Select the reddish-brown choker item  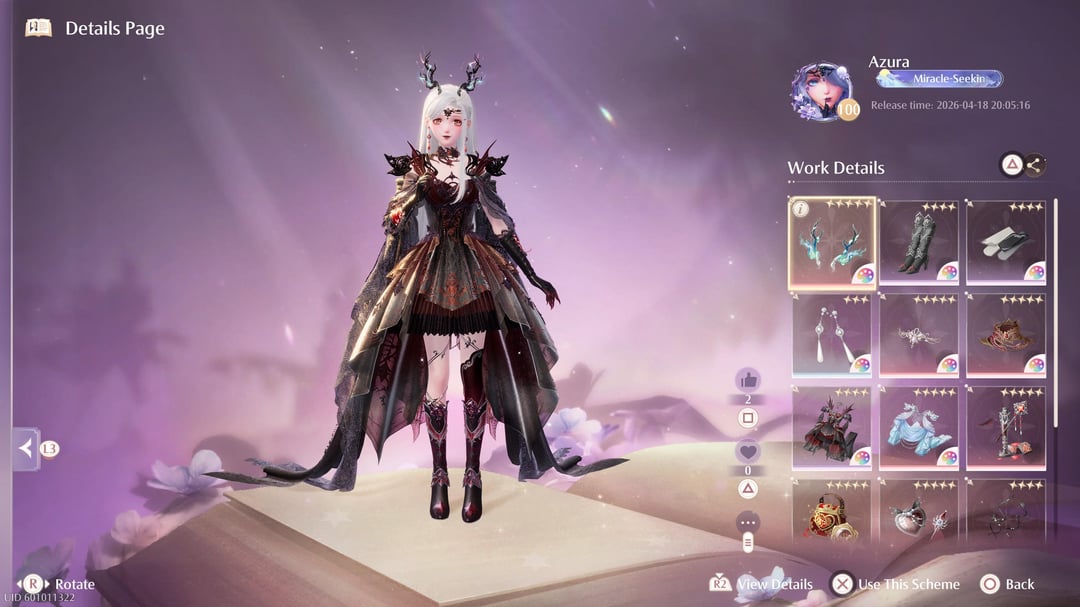pos(1006,335)
